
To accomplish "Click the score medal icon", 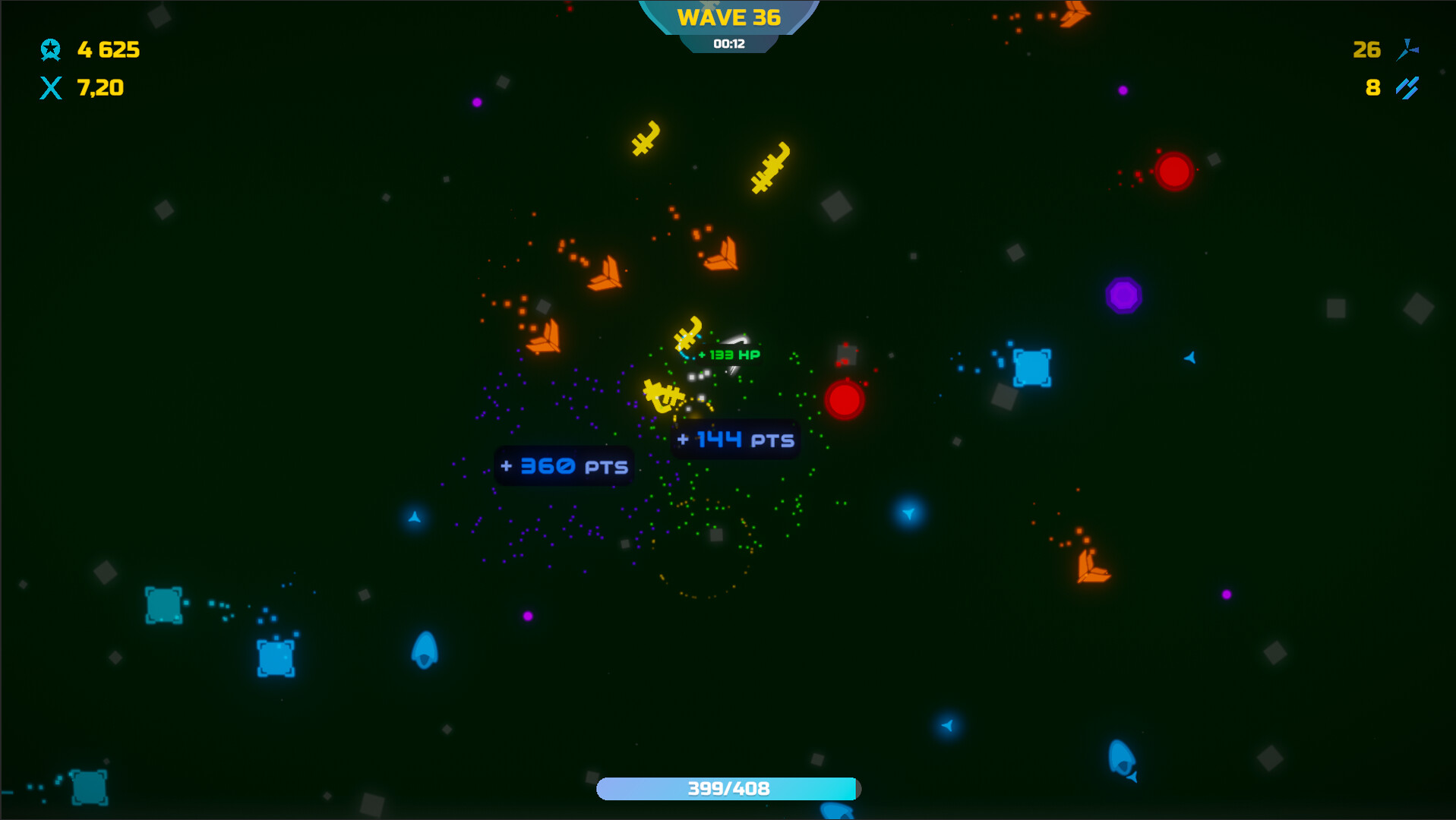I will coord(50,50).
